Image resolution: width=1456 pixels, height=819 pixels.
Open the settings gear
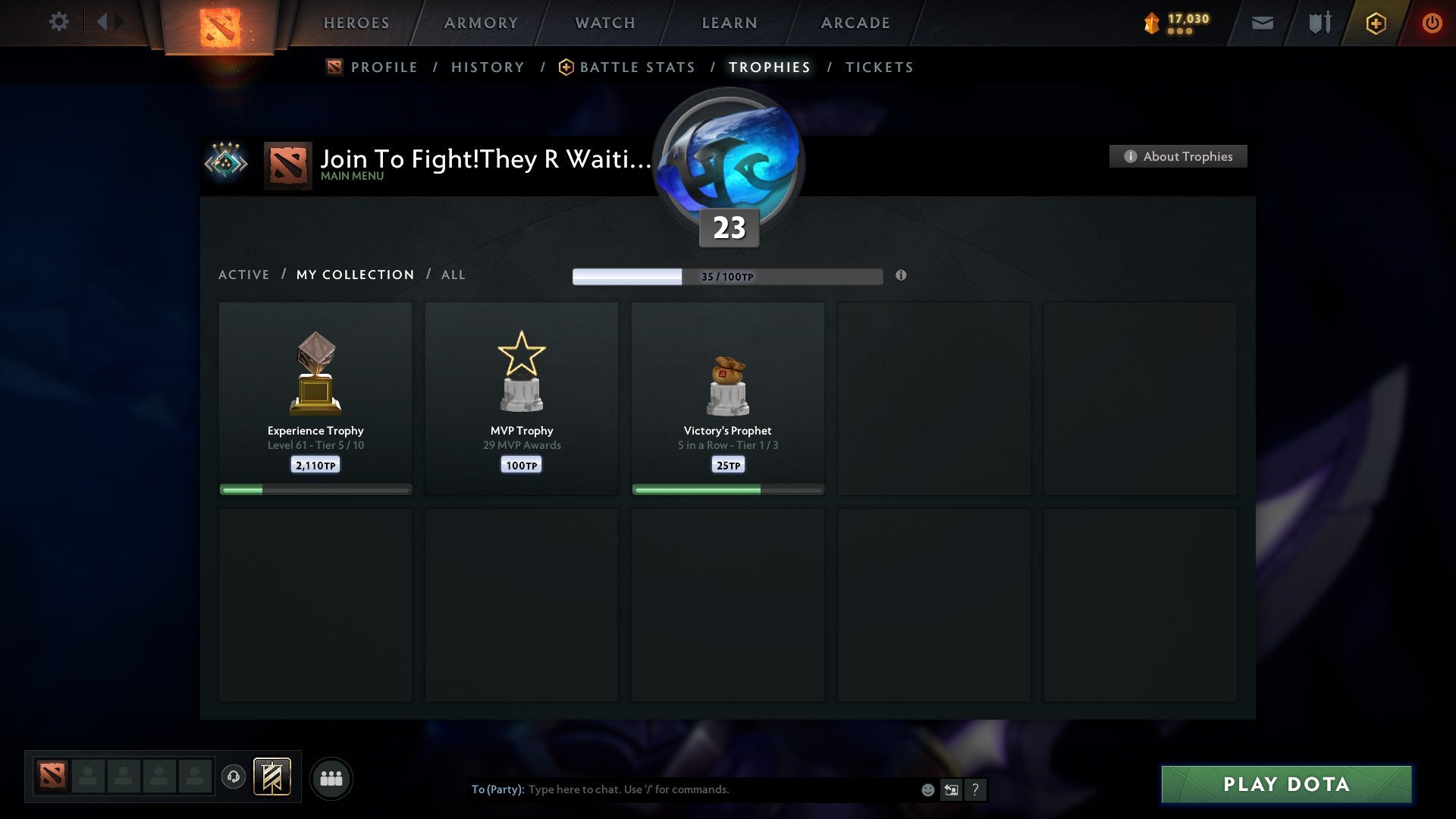point(58,22)
